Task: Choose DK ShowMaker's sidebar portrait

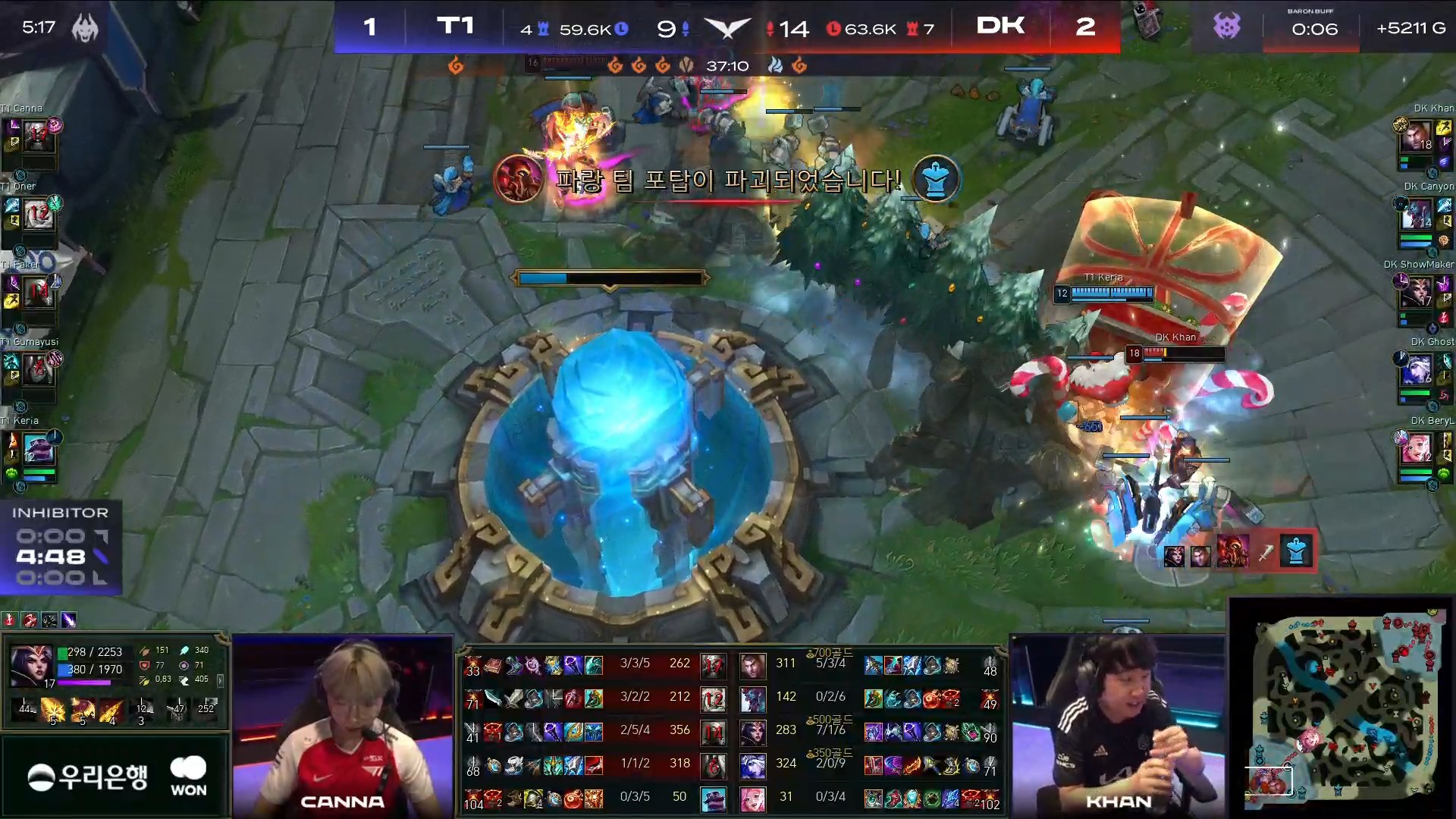Action: tap(1417, 293)
